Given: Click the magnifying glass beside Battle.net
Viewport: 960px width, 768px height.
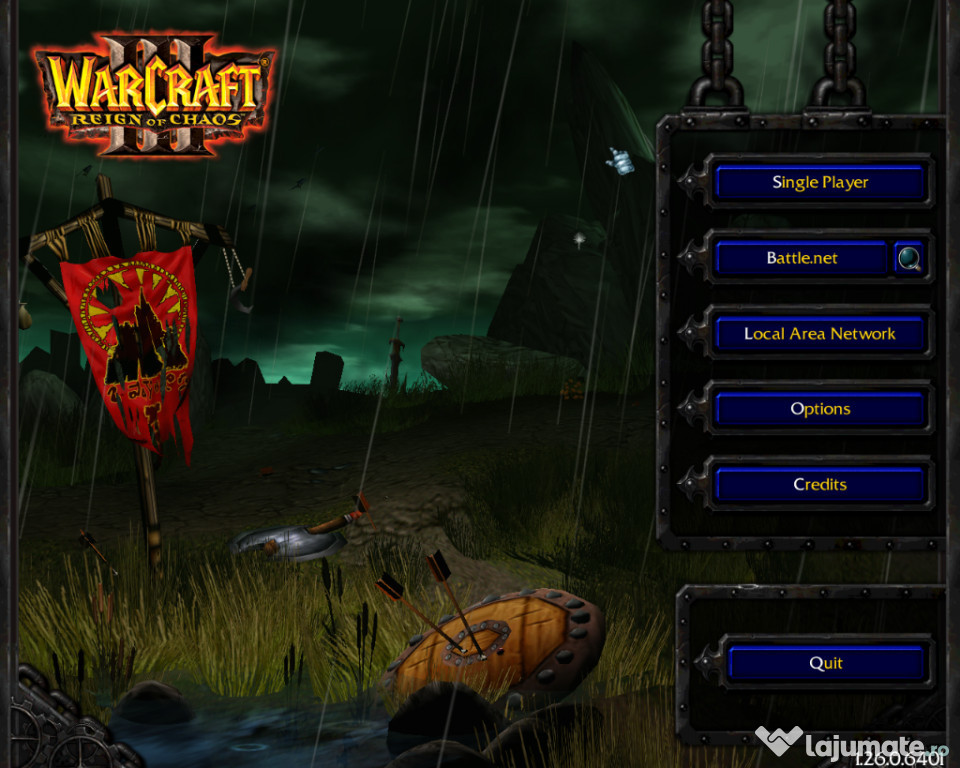Looking at the screenshot, I should point(909,259).
